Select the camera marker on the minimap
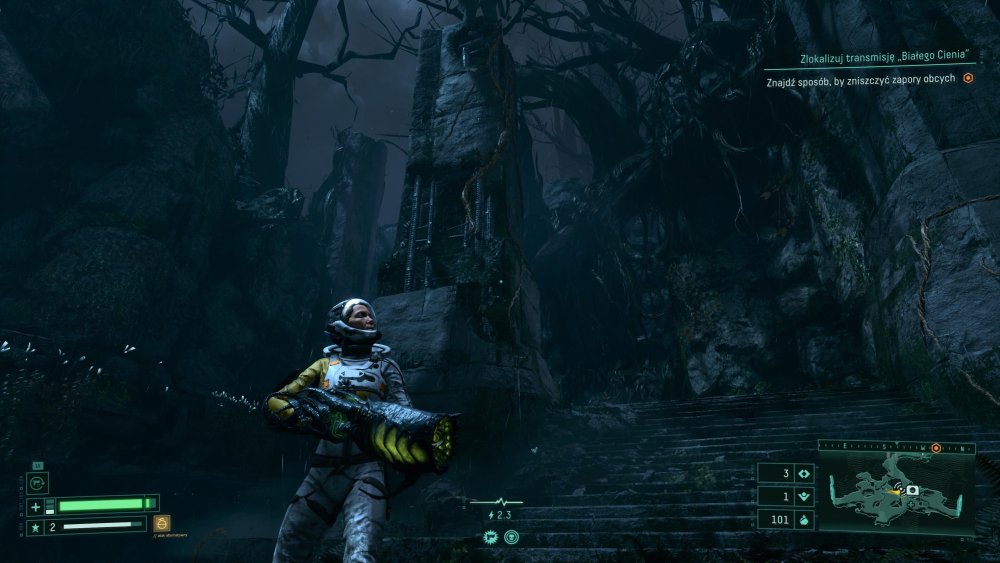 [912, 490]
